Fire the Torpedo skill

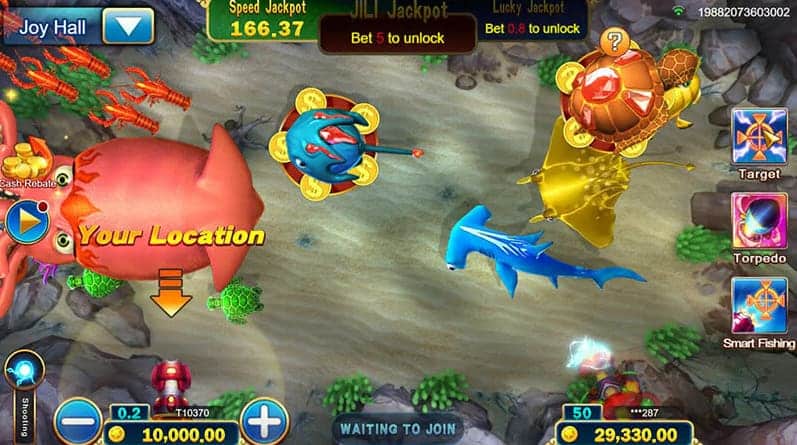759,222
